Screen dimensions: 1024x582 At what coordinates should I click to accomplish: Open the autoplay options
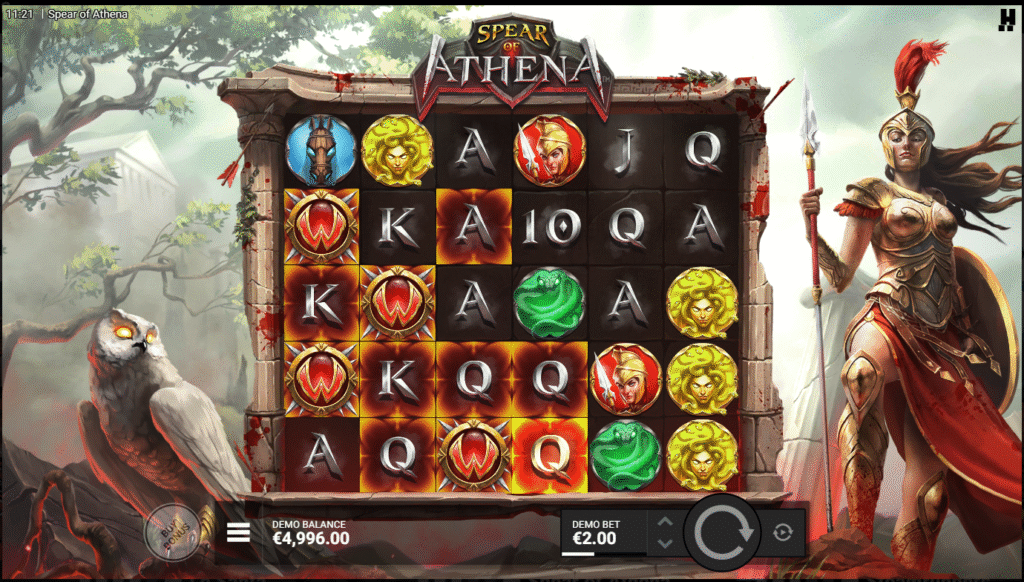783,532
